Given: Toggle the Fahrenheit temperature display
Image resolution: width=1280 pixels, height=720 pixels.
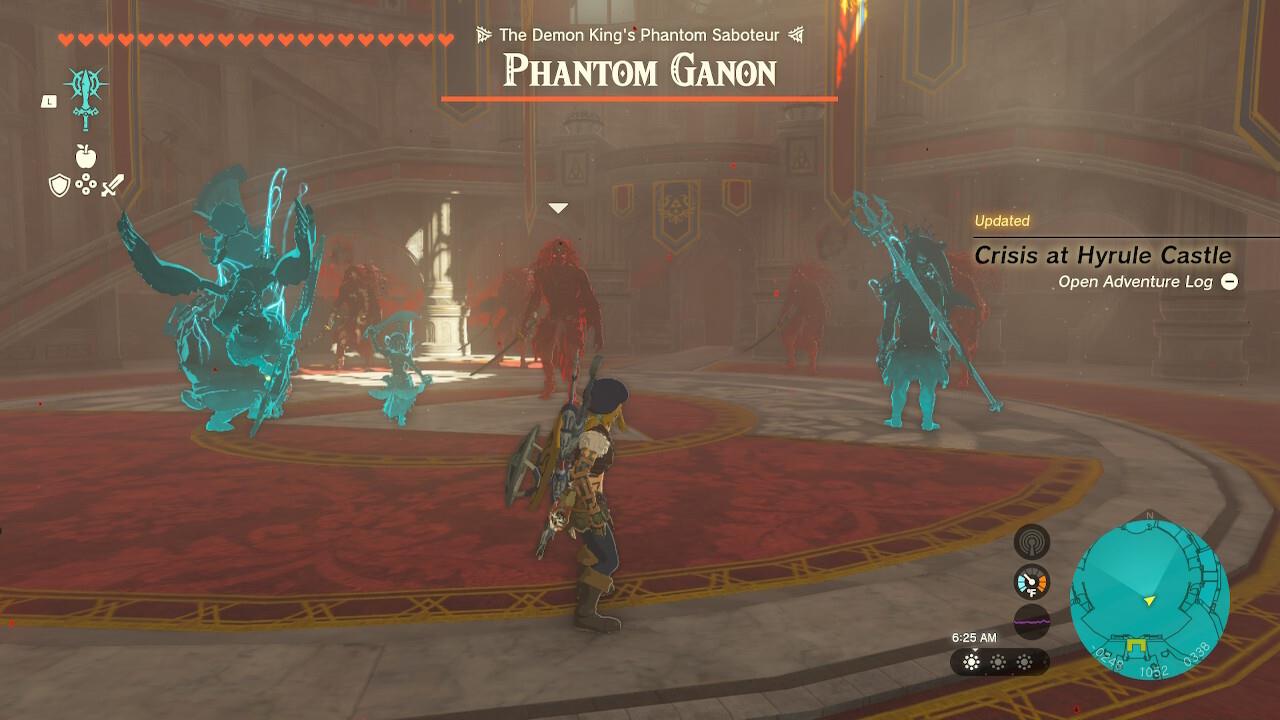Looking at the screenshot, I should click(1031, 592).
